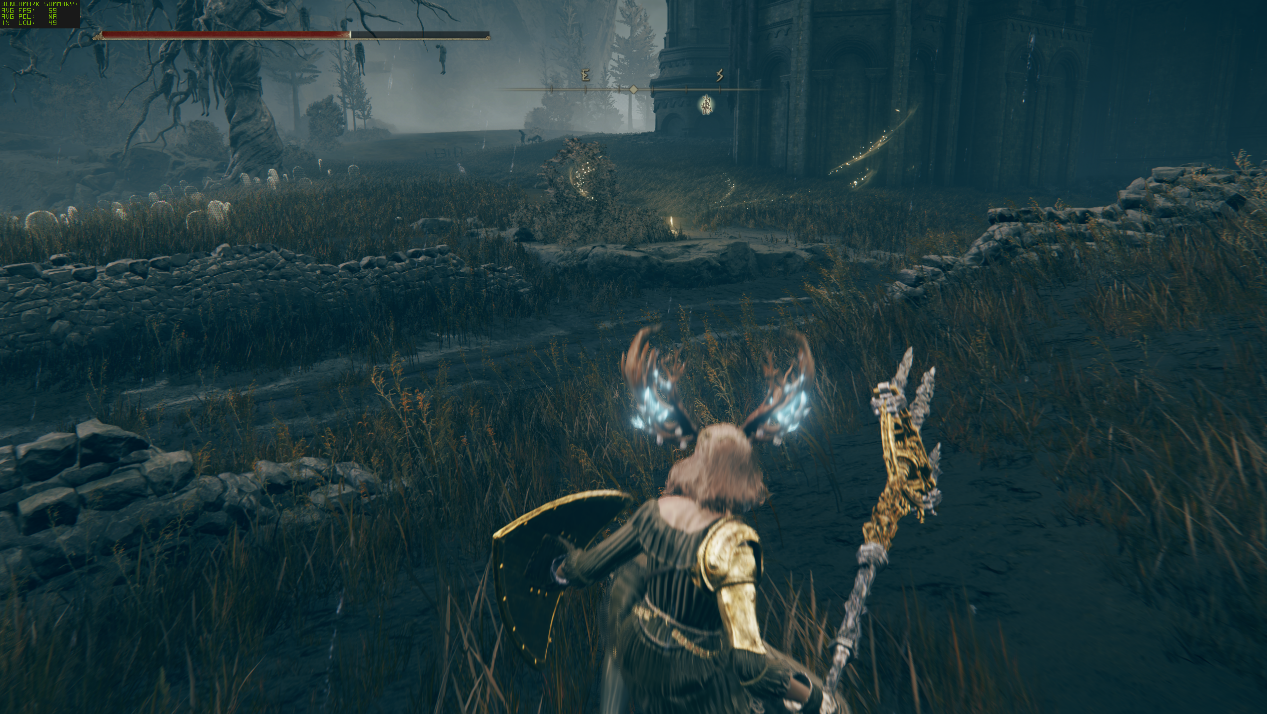The height and width of the screenshot is (714, 1267).
Task: Click the glowing marker icon under the compass
Action: [706, 104]
